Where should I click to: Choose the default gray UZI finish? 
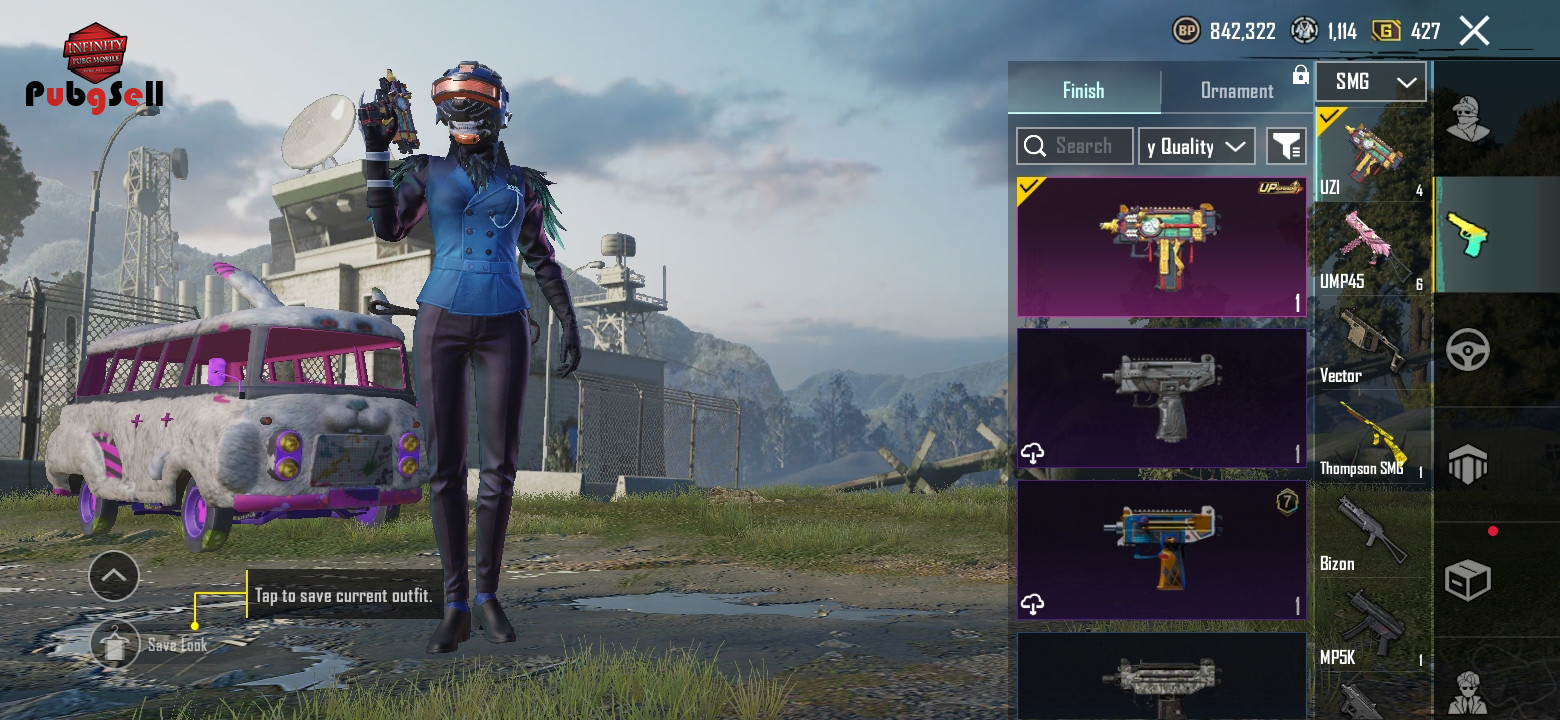pyautogui.click(x=1161, y=398)
